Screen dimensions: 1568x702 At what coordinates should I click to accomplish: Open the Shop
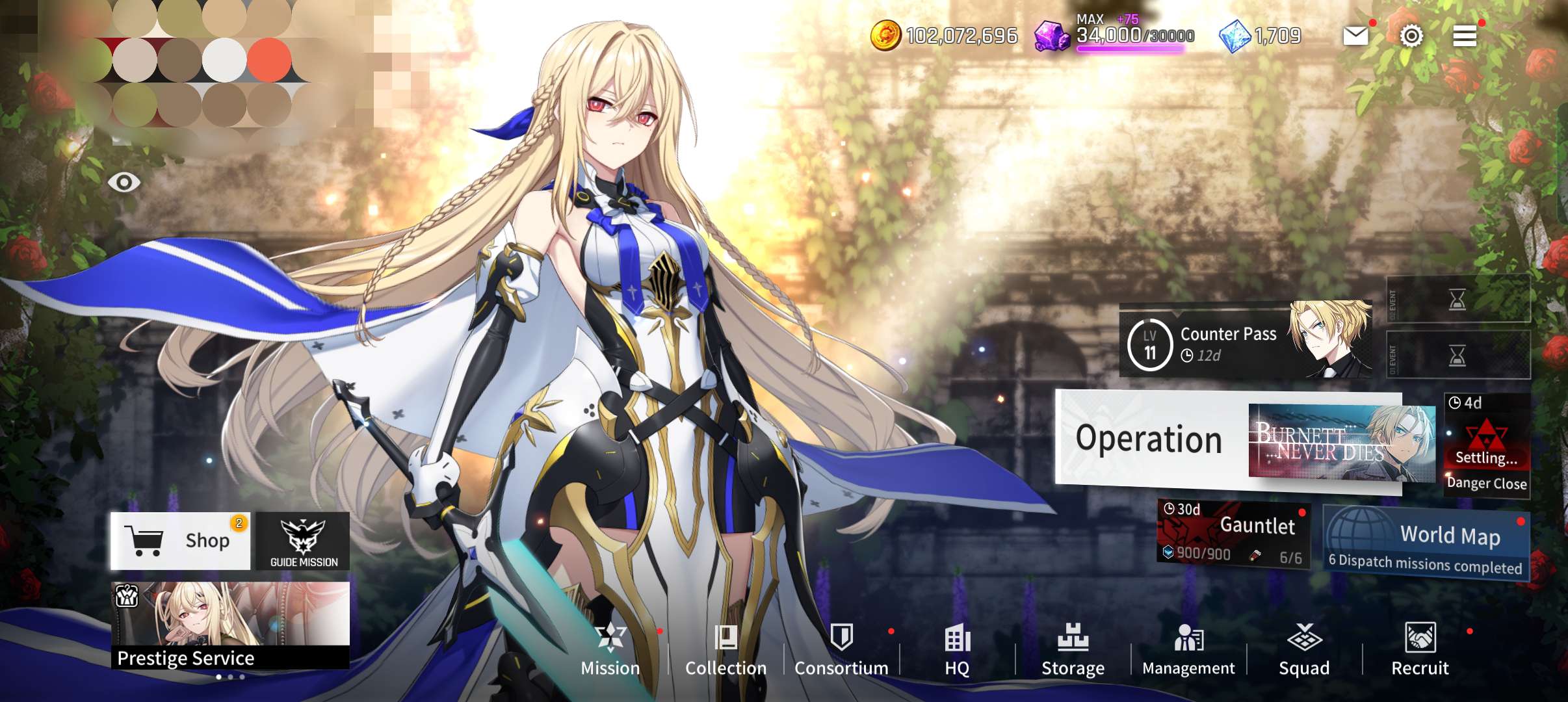coord(180,540)
